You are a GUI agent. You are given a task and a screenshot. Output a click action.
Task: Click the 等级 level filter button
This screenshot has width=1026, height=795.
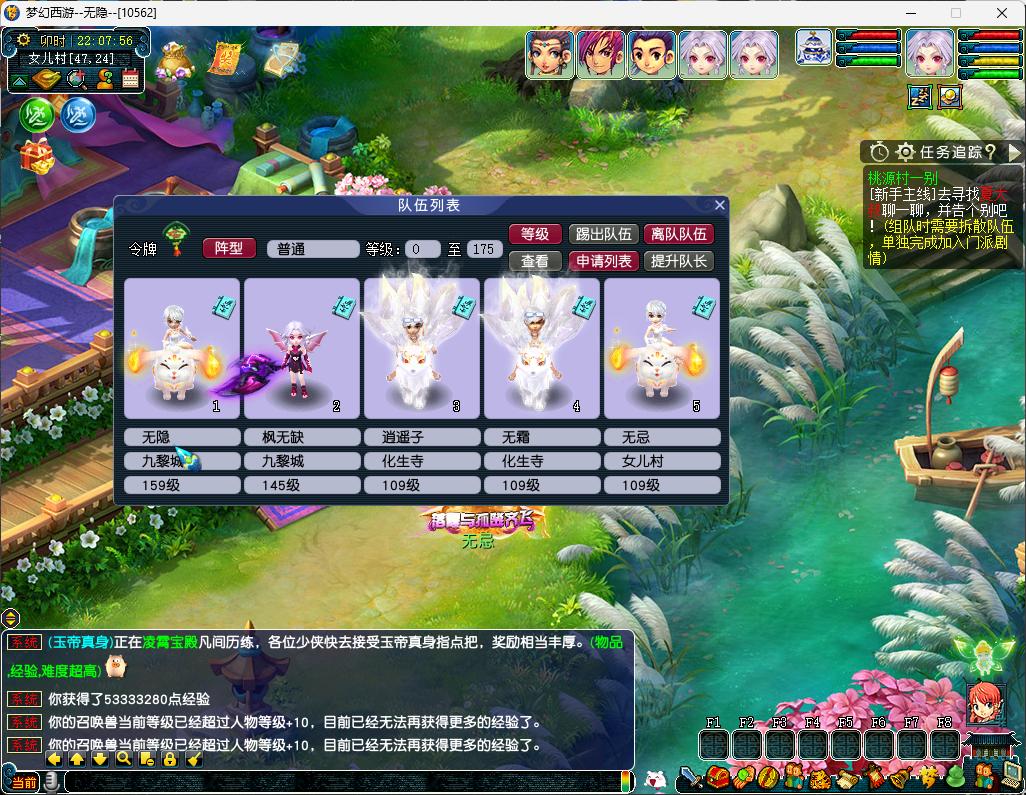point(535,234)
